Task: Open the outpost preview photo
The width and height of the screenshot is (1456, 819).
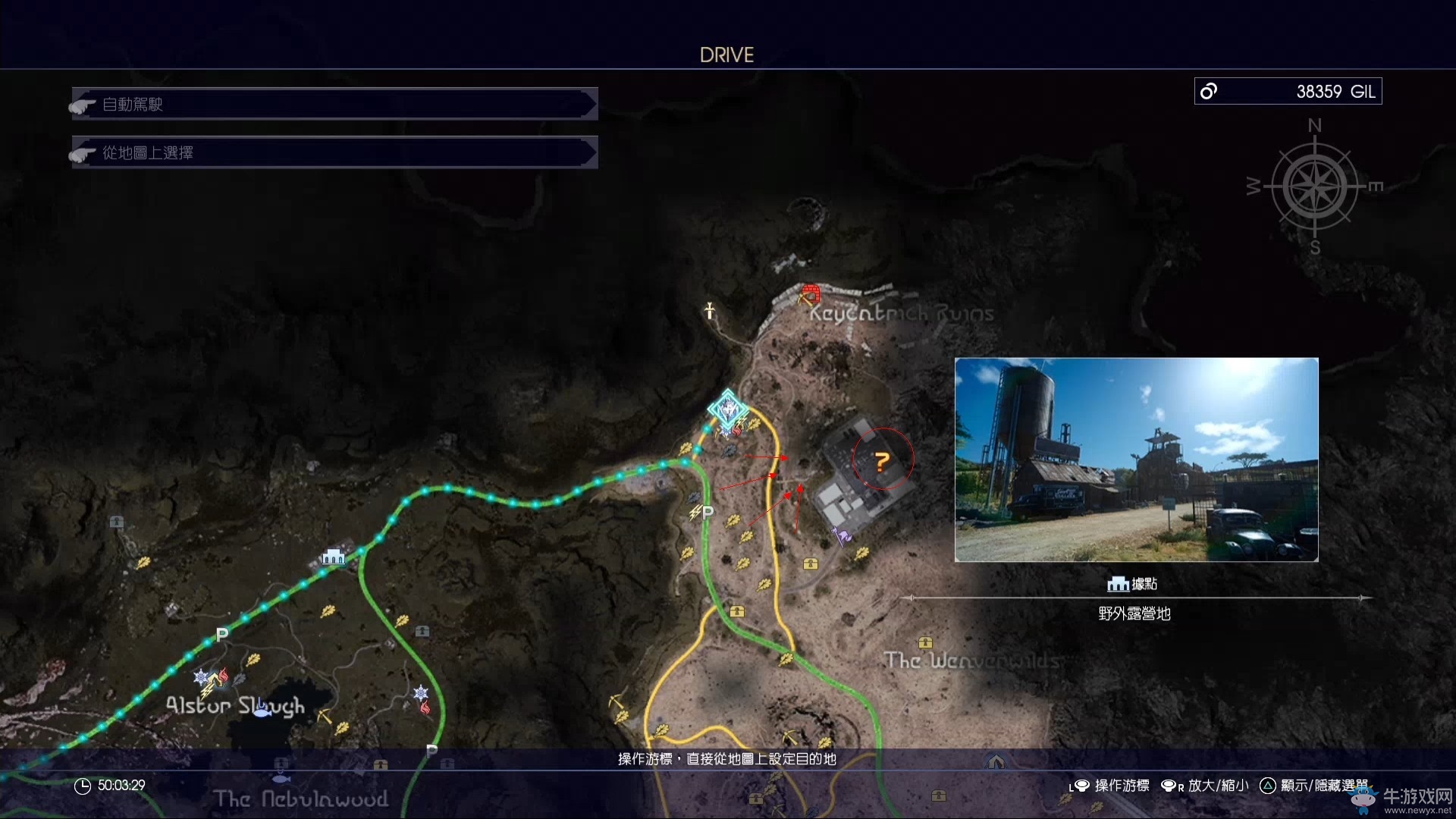Action: point(1136,460)
